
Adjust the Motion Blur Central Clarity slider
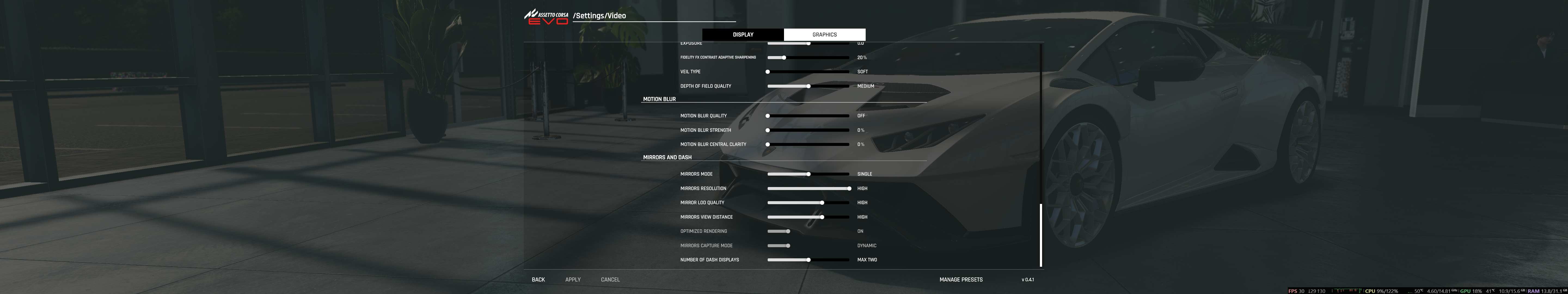point(768,144)
